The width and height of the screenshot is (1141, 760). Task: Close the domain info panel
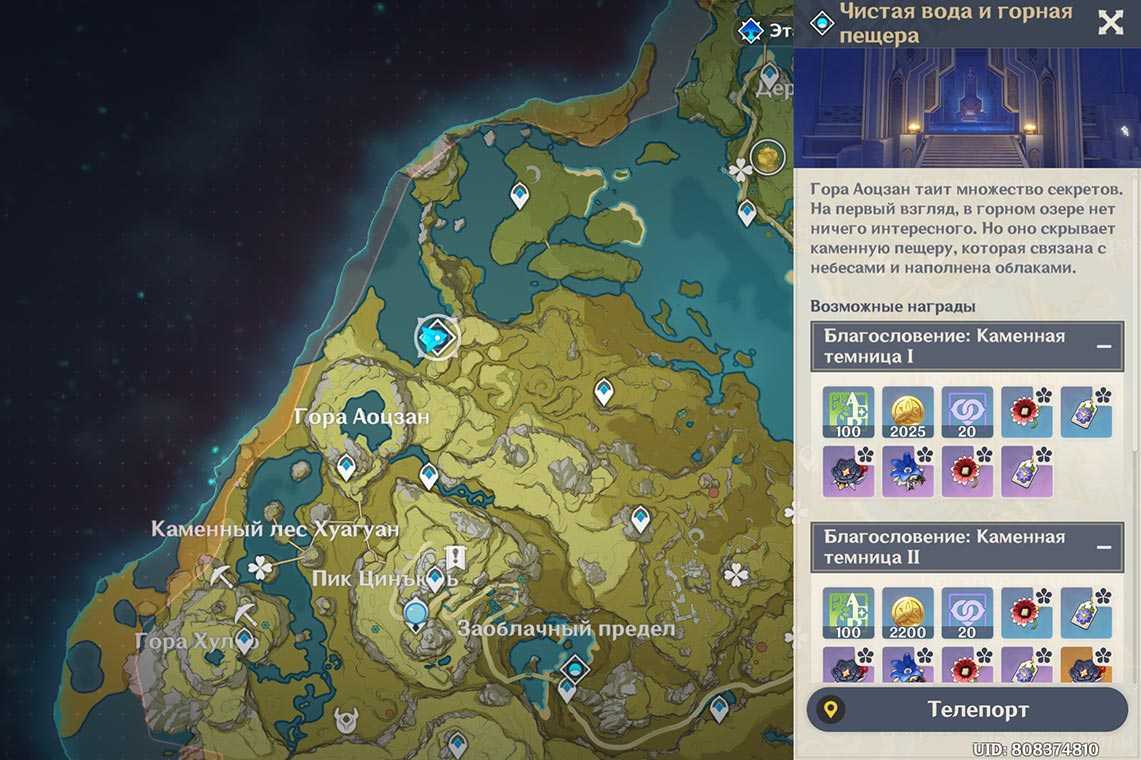pyautogui.click(x=1110, y=23)
